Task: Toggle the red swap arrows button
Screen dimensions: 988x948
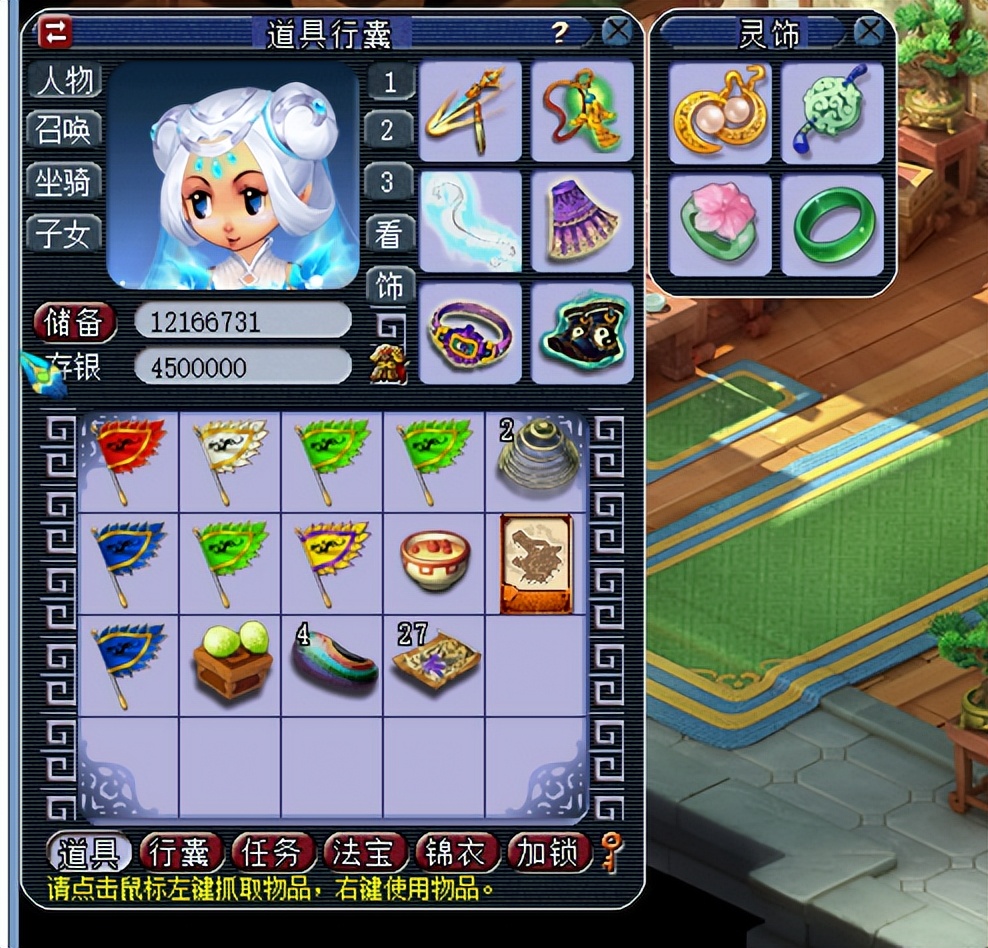Action: (x=56, y=32)
